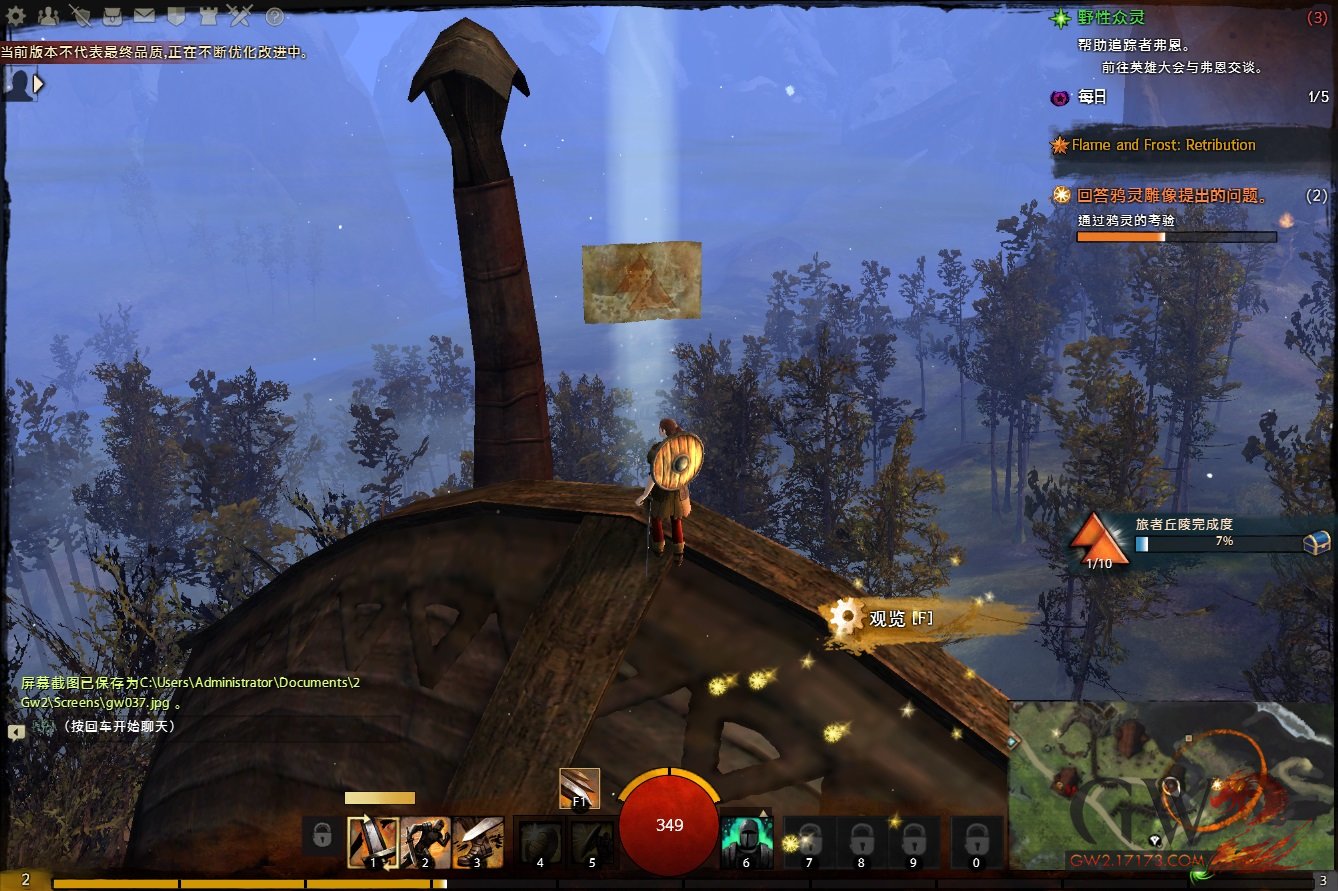1338x891 pixels.
Task: Open the World vs World castle icon
Action: (208, 16)
